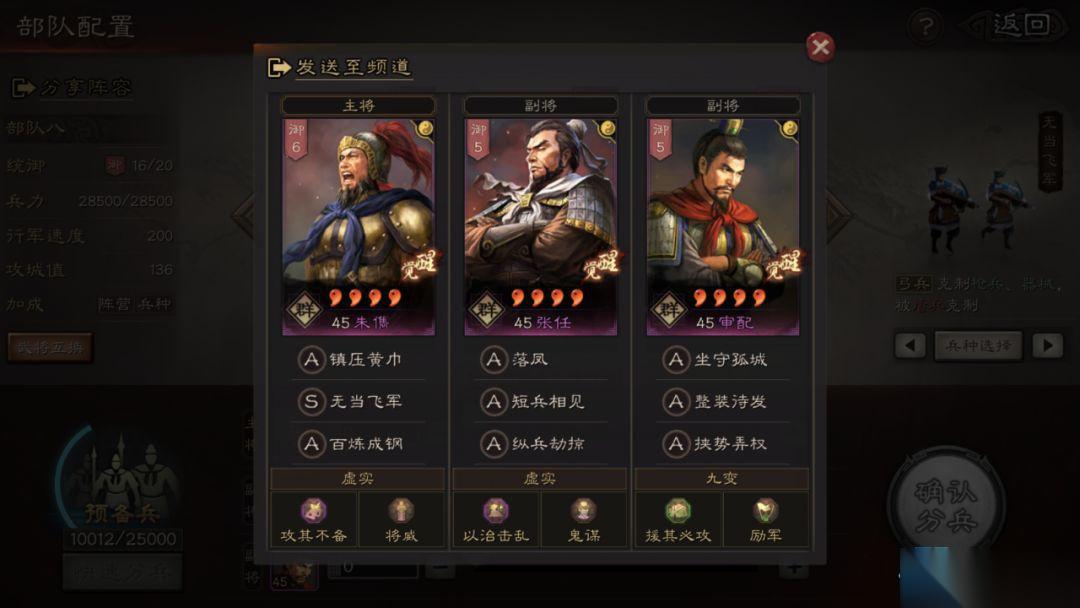Select vice general 审配 card
Viewport: 1080px width, 608px height.
click(723, 226)
